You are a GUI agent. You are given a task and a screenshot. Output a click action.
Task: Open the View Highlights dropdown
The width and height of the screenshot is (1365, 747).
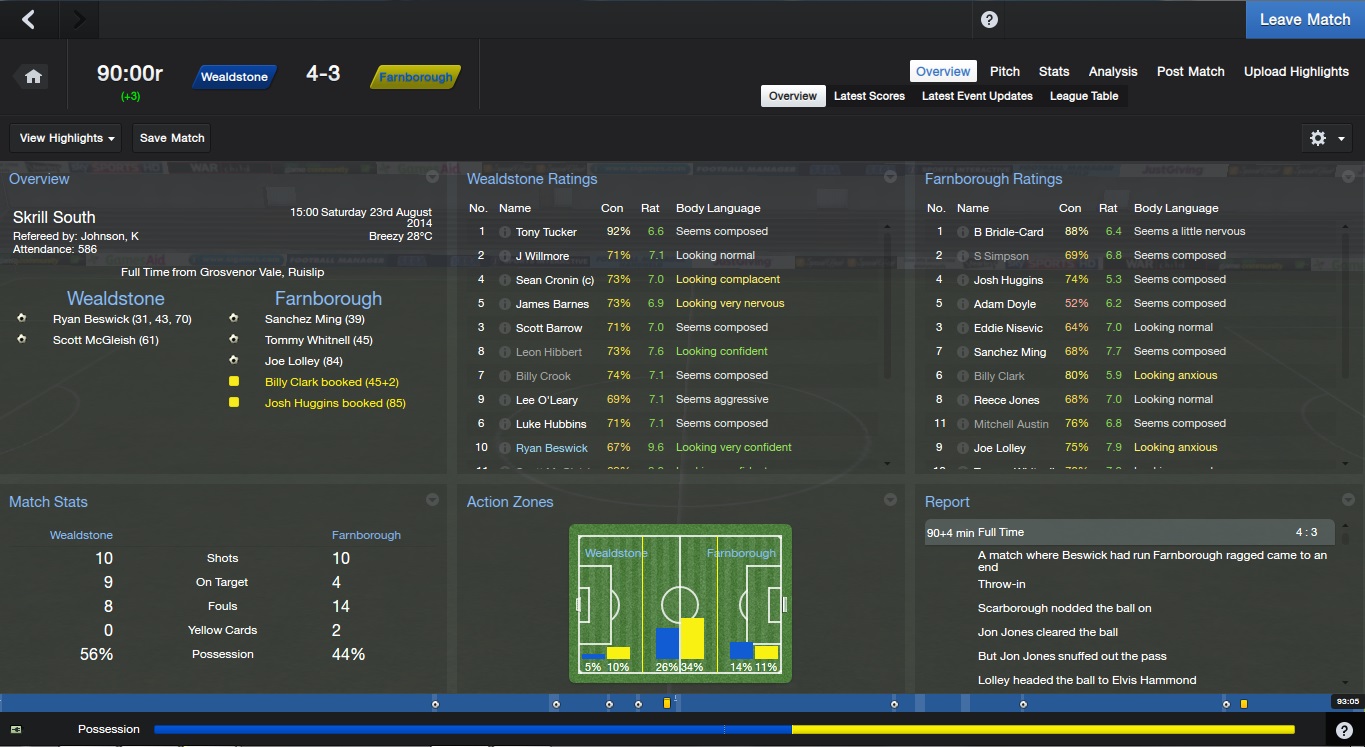pos(67,138)
